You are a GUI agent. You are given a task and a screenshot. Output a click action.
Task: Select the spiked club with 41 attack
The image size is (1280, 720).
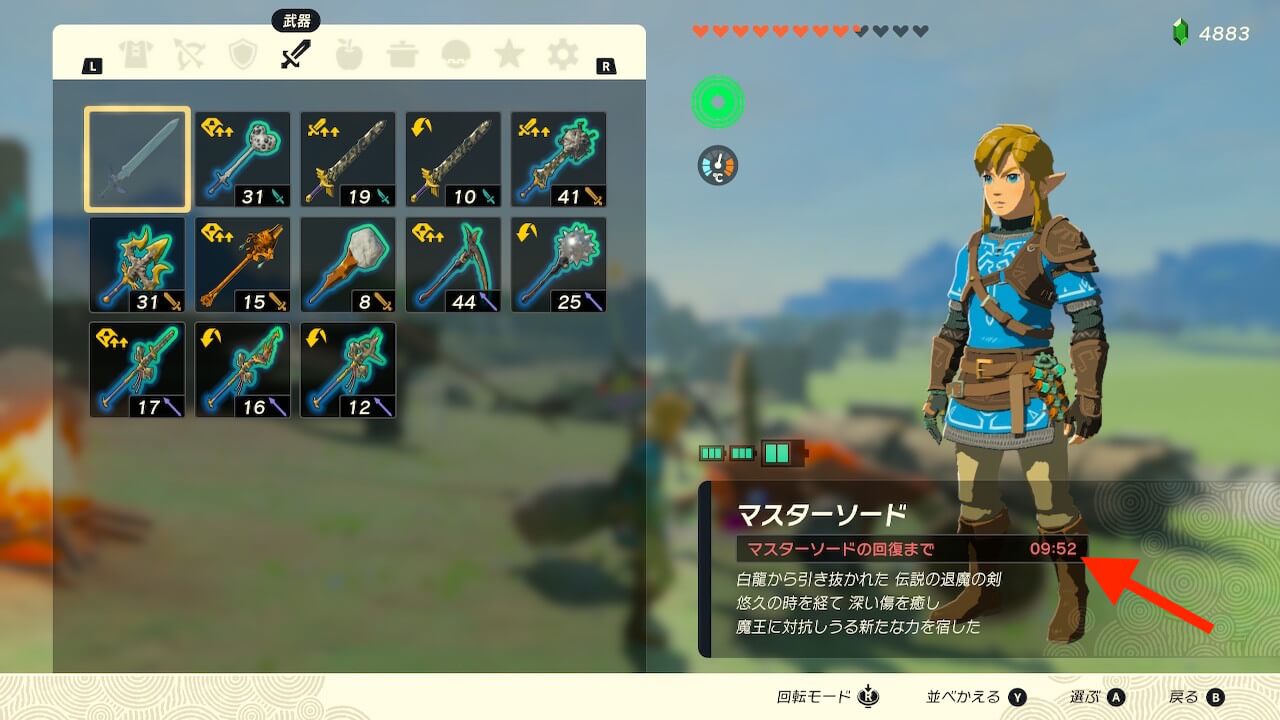point(558,159)
